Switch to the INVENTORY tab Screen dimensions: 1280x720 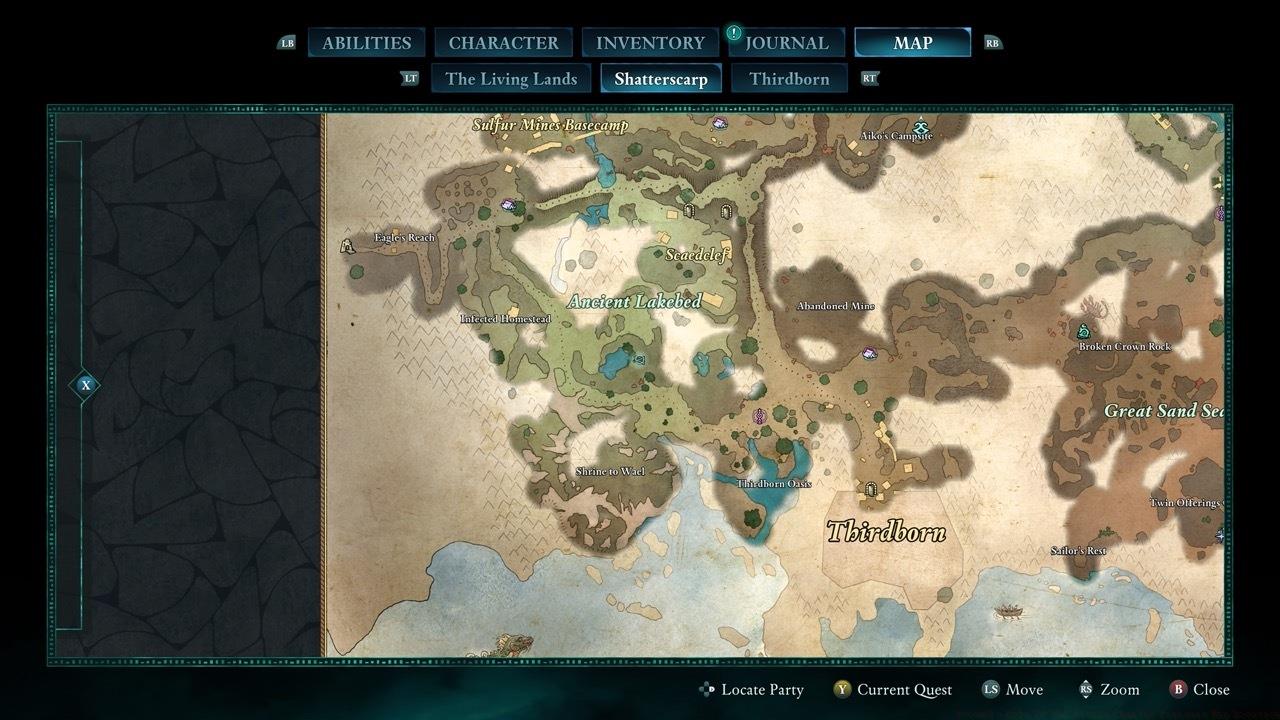tap(648, 42)
